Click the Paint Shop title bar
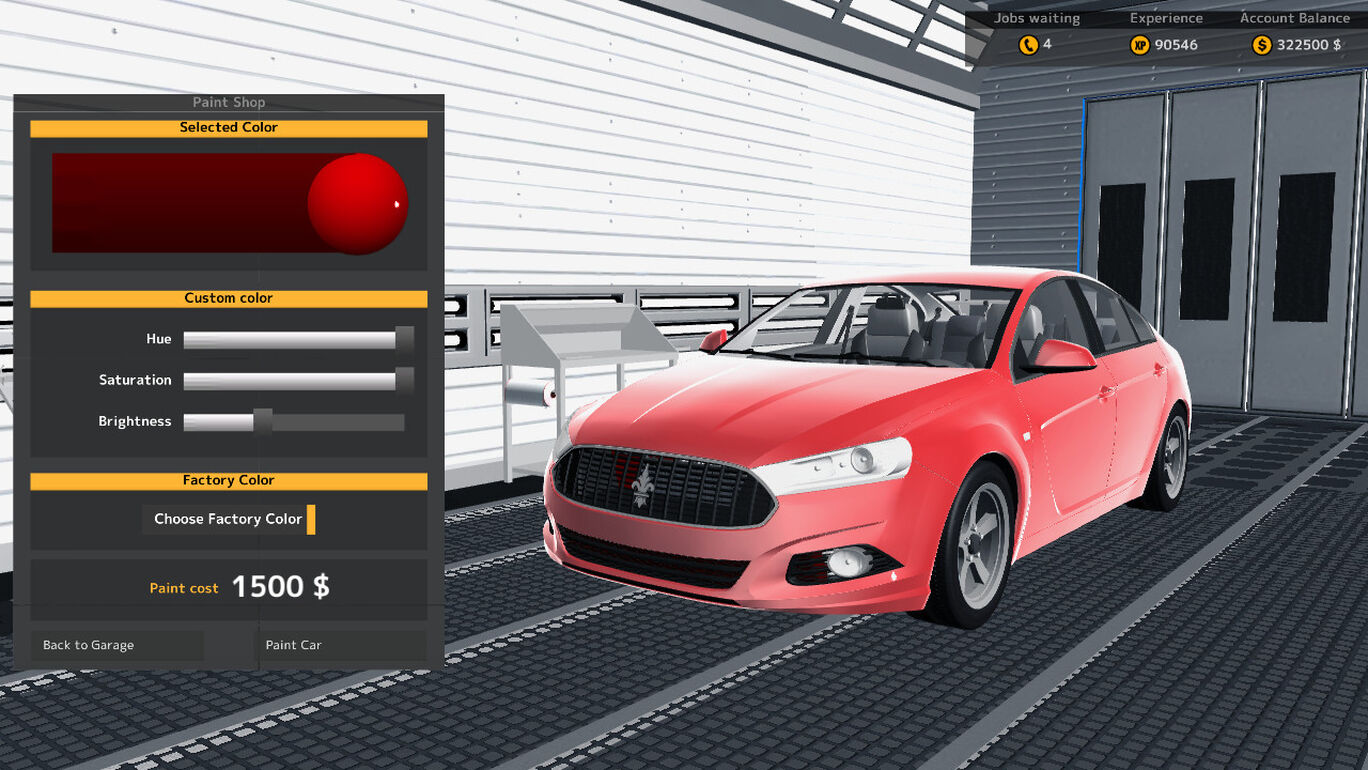This screenshot has width=1368, height=770. 229,102
